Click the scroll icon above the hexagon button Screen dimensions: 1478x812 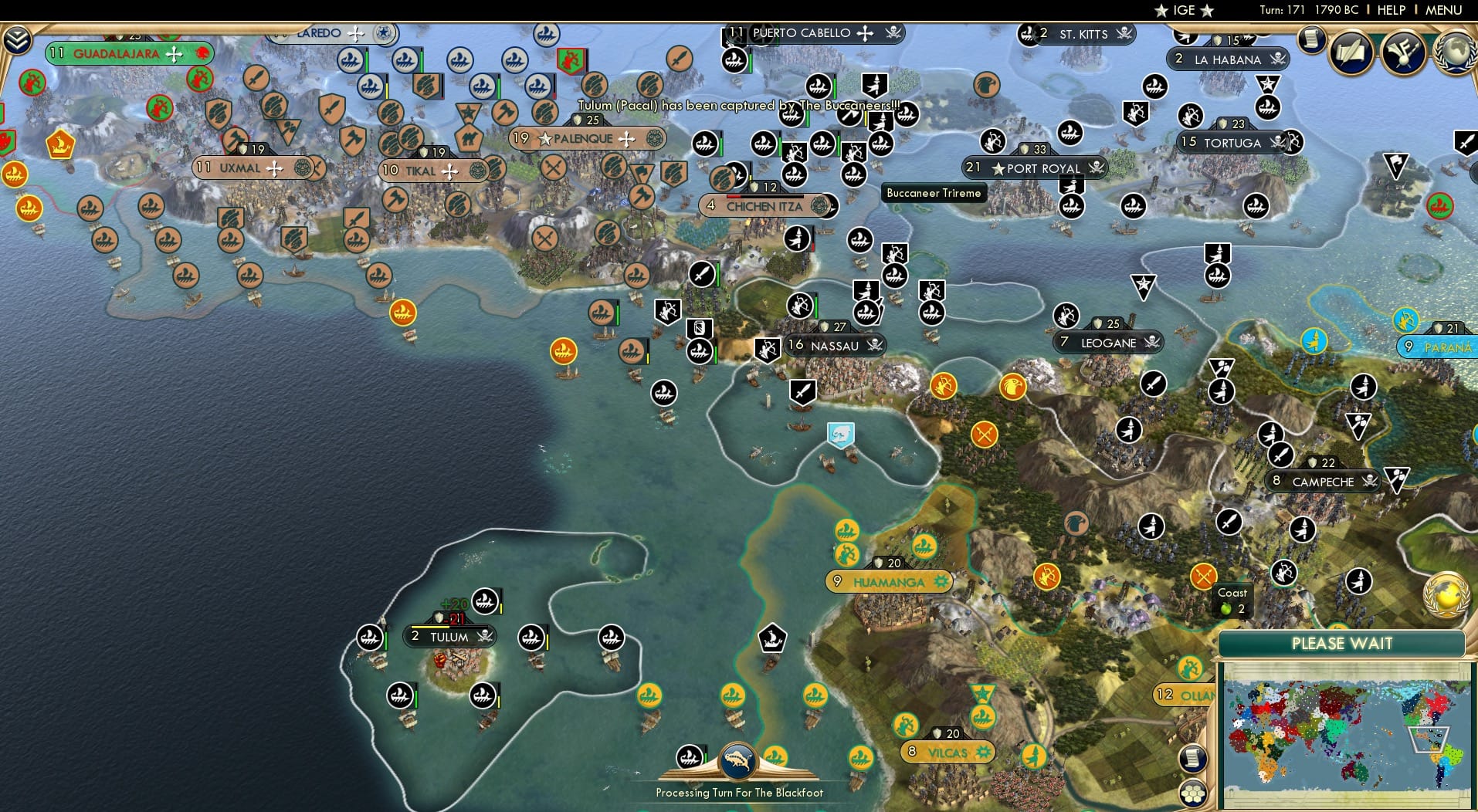(1192, 759)
